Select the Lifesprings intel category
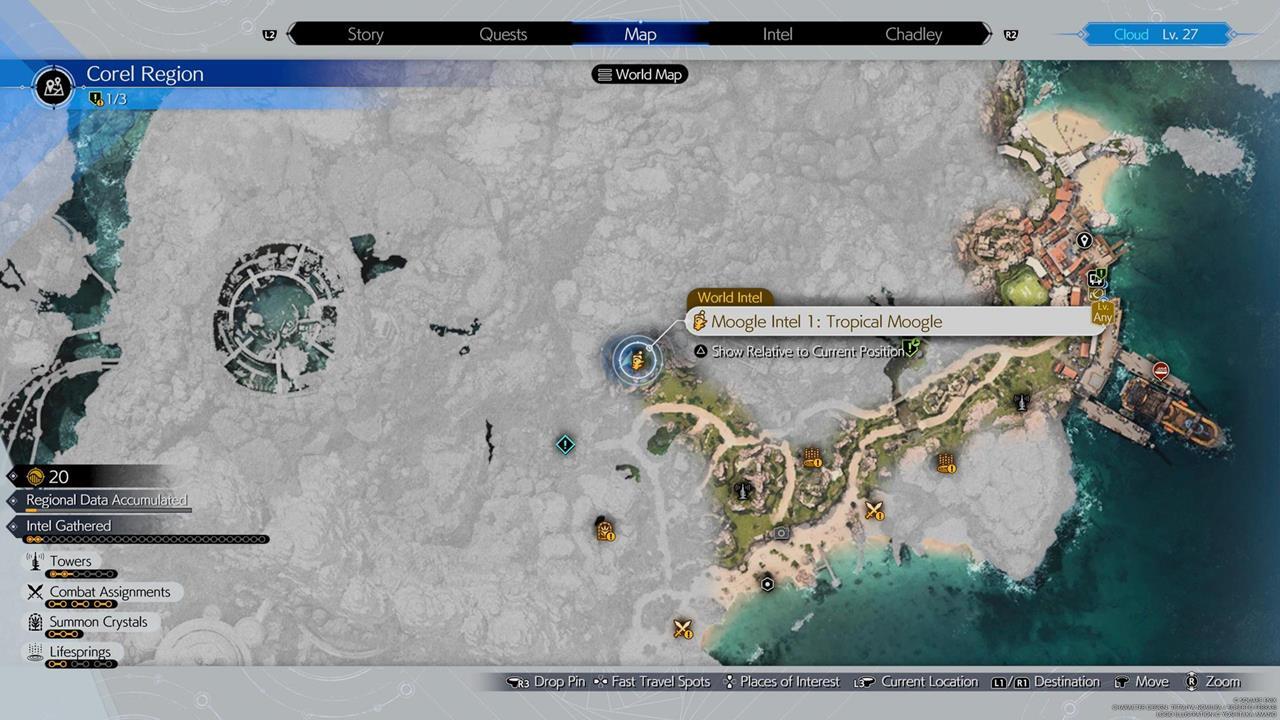This screenshot has width=1280, height=720. pos(82,652)
